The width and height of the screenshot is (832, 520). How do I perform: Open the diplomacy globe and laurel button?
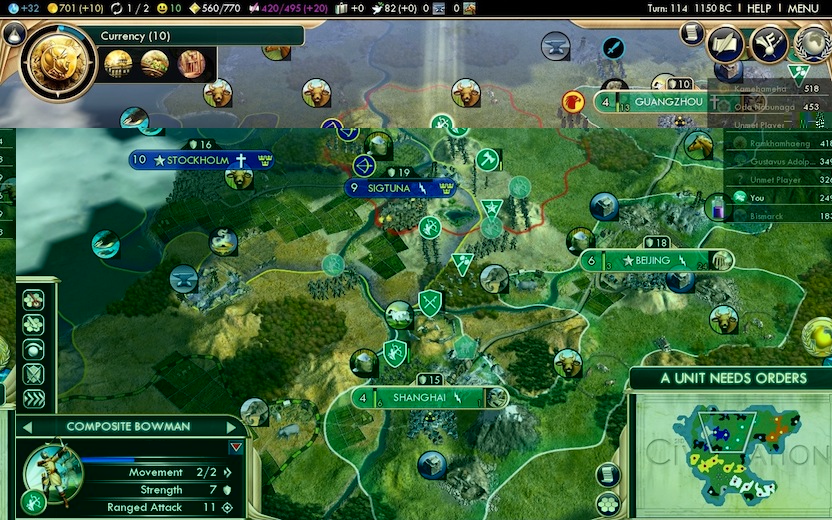pyautogui.click(x=810, y=45)
